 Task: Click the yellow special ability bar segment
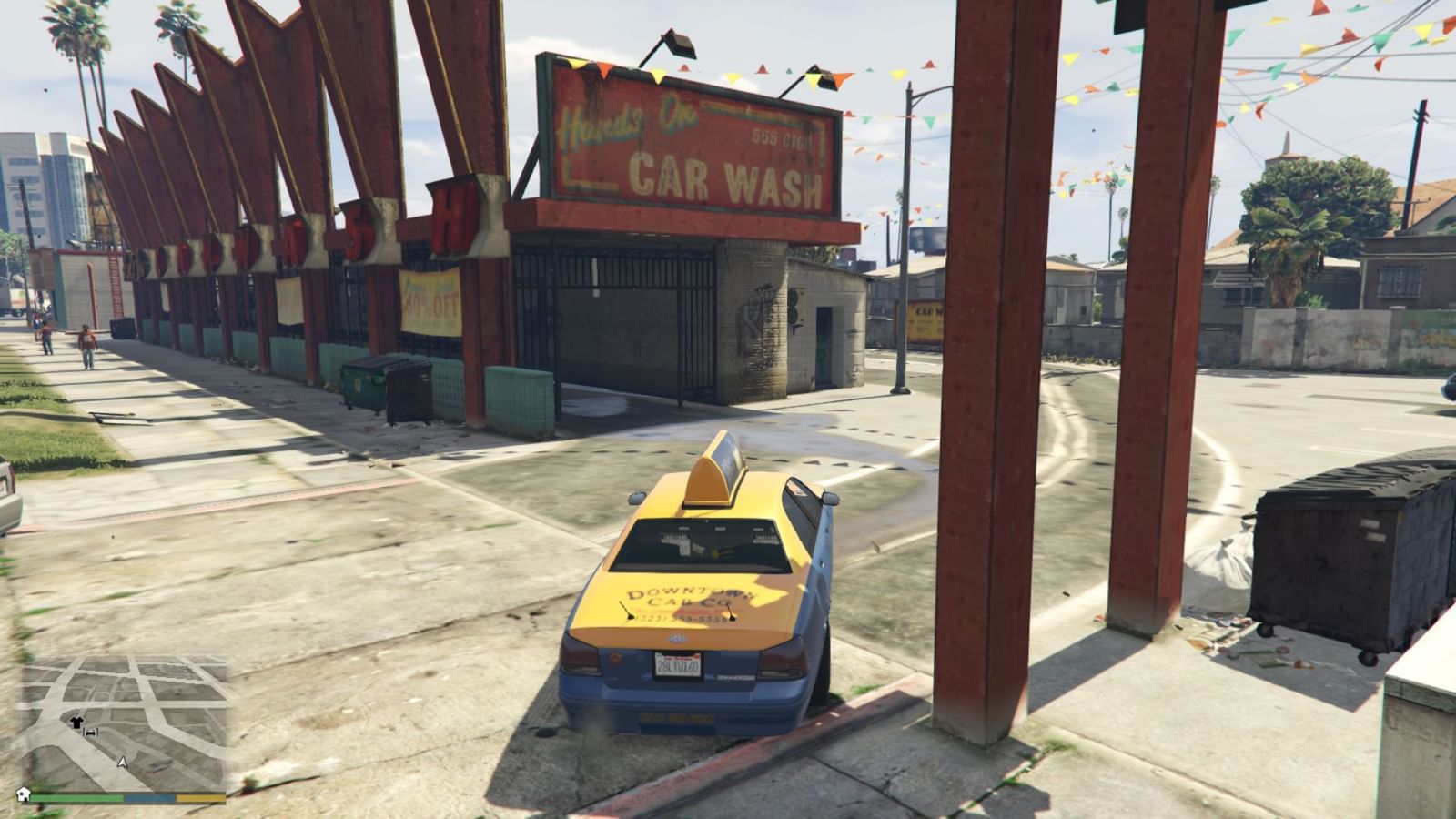[x=198, y=797]
